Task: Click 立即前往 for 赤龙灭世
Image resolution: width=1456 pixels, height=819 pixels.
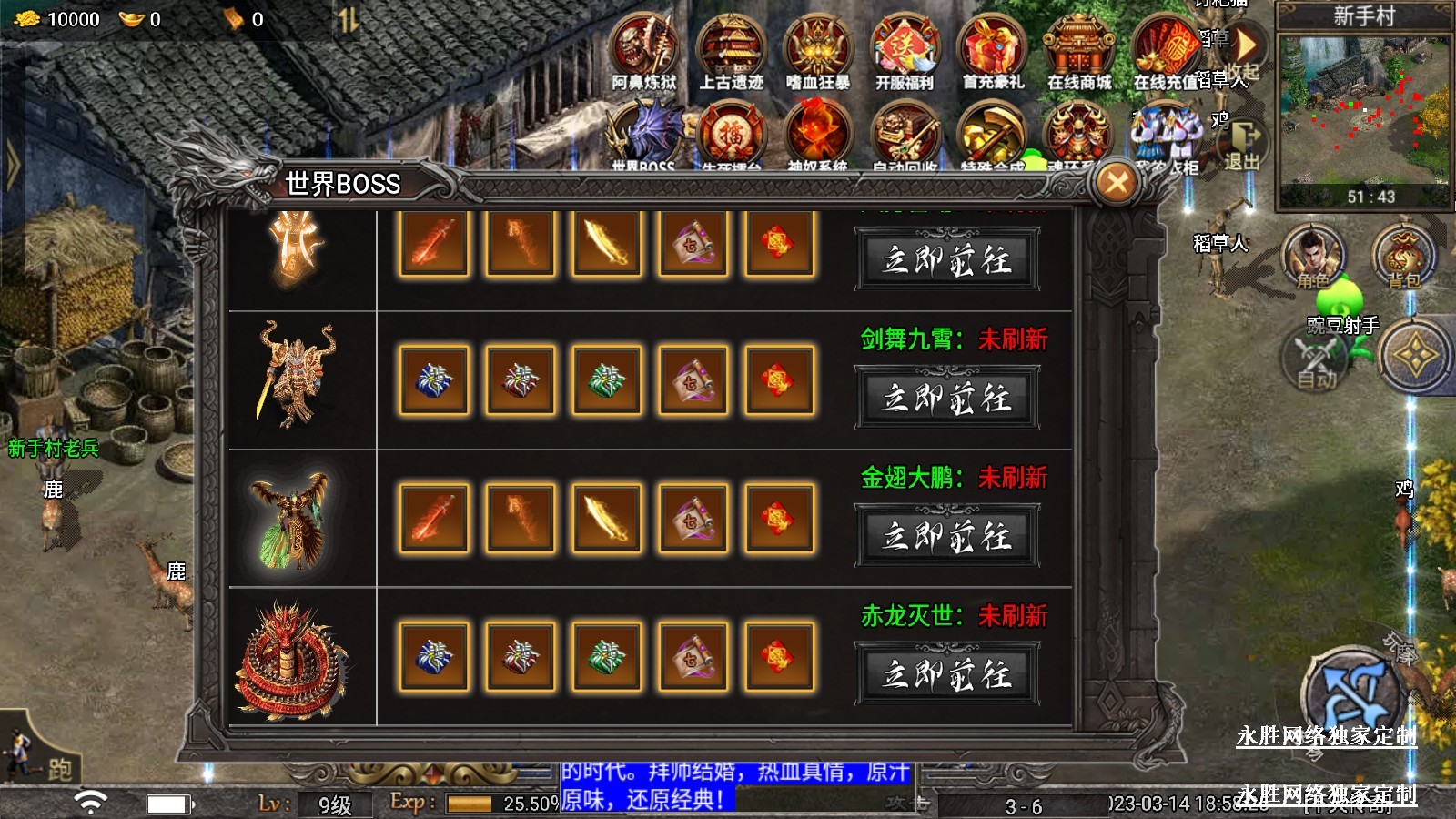Action: (x=946, y=674)
